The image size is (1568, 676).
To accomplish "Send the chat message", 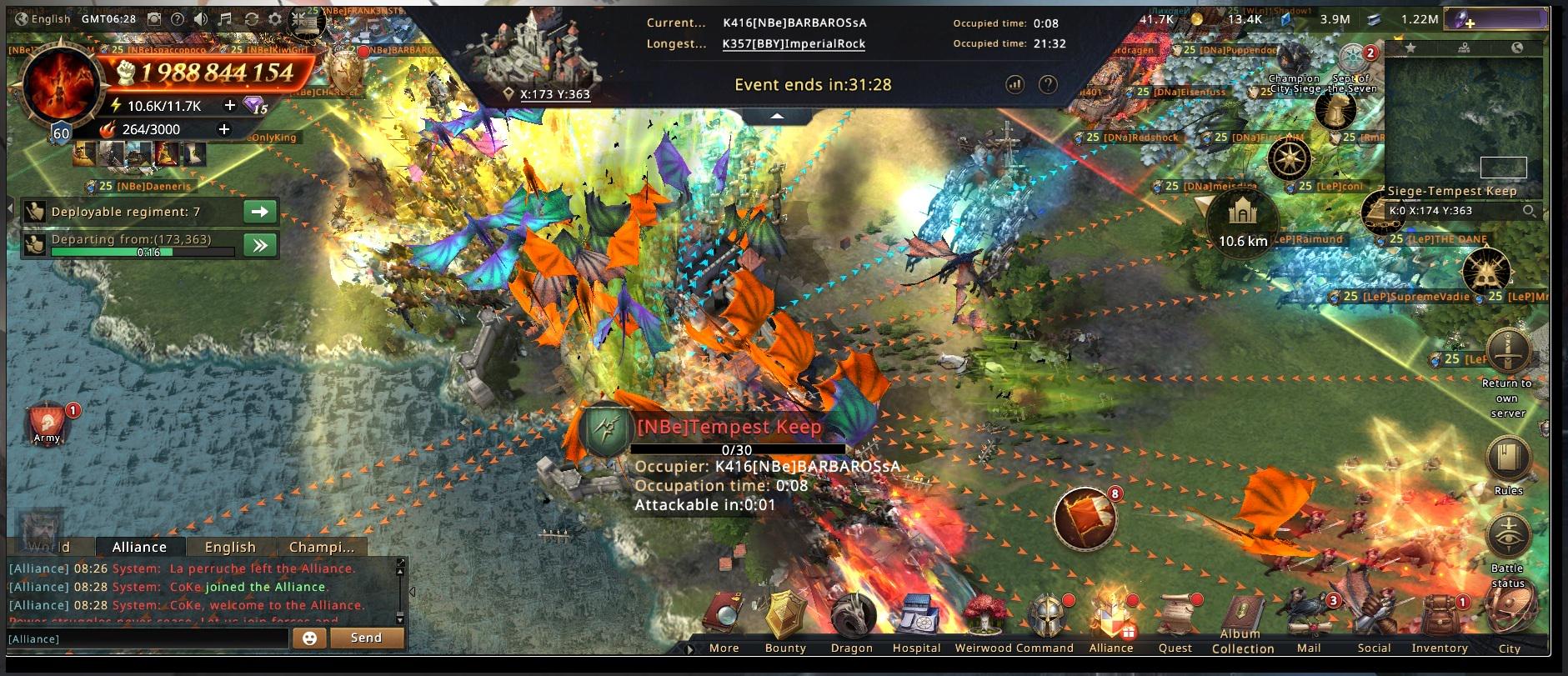I will point(366,638).
